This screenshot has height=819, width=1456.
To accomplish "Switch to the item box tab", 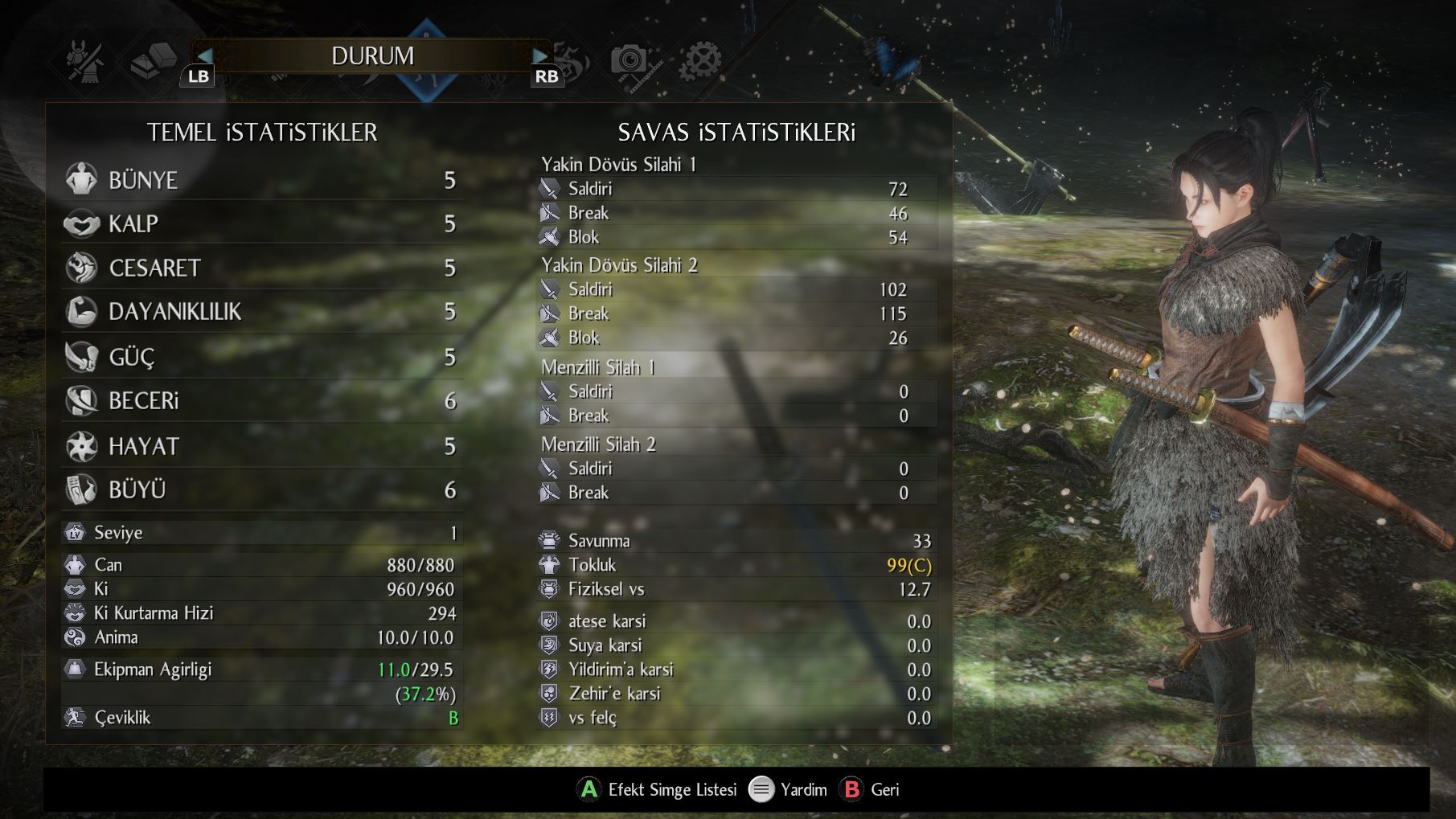I will click(153, 60).
